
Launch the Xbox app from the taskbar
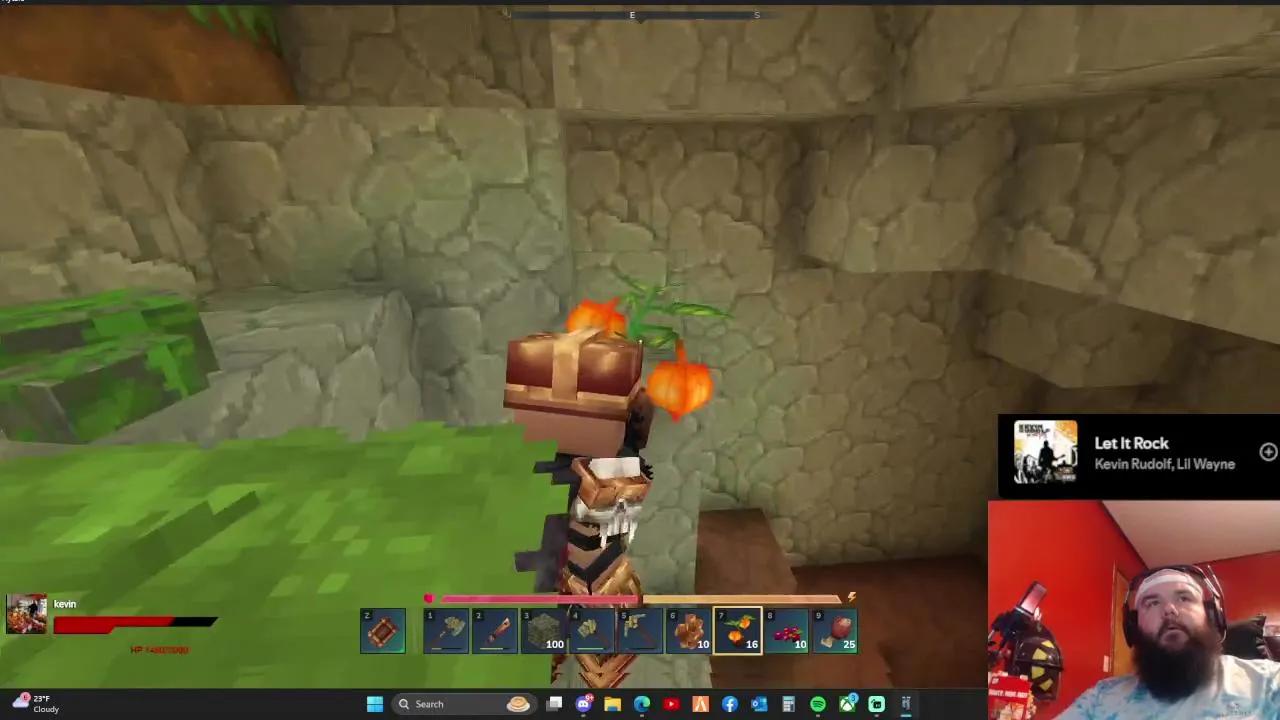pyautogui.click(x=847, y=704)
